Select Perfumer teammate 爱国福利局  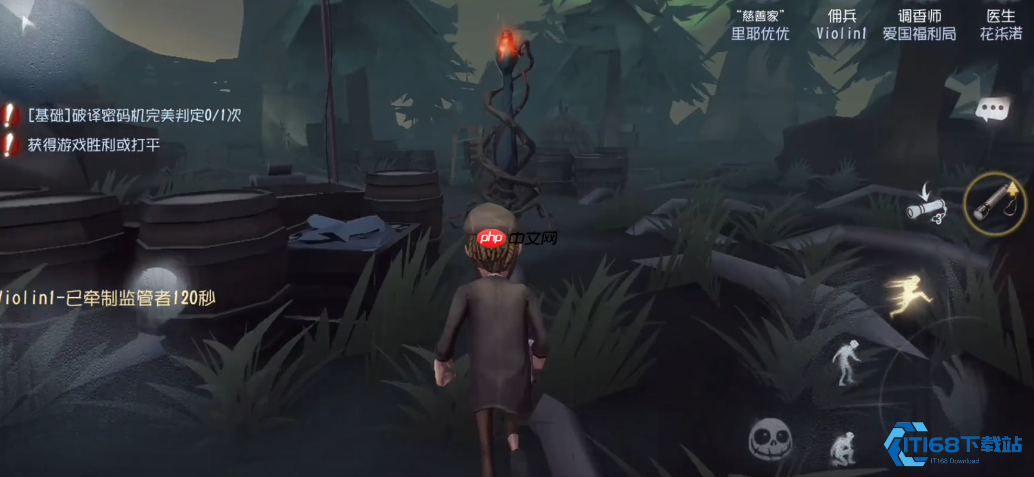[919, 25]
